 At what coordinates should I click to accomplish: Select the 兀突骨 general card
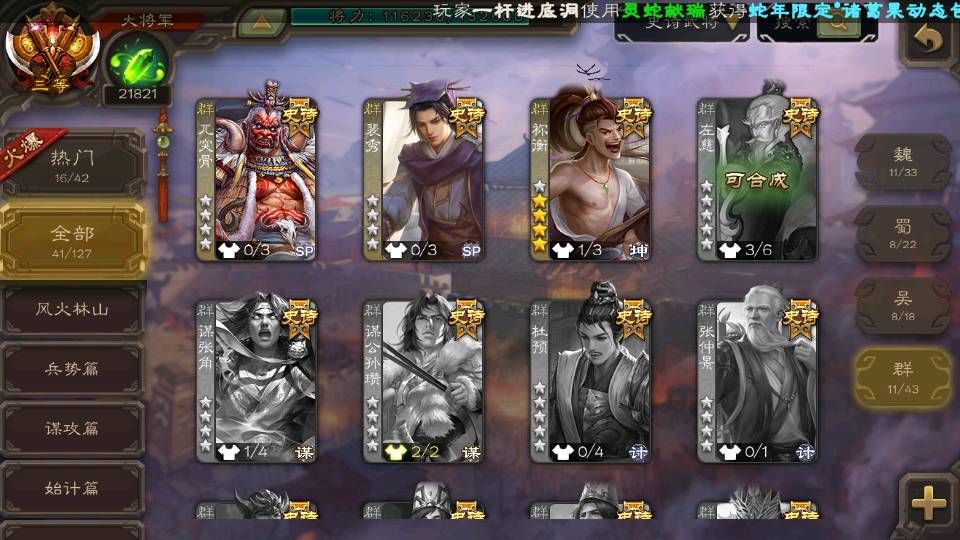(x=257, y=178)
